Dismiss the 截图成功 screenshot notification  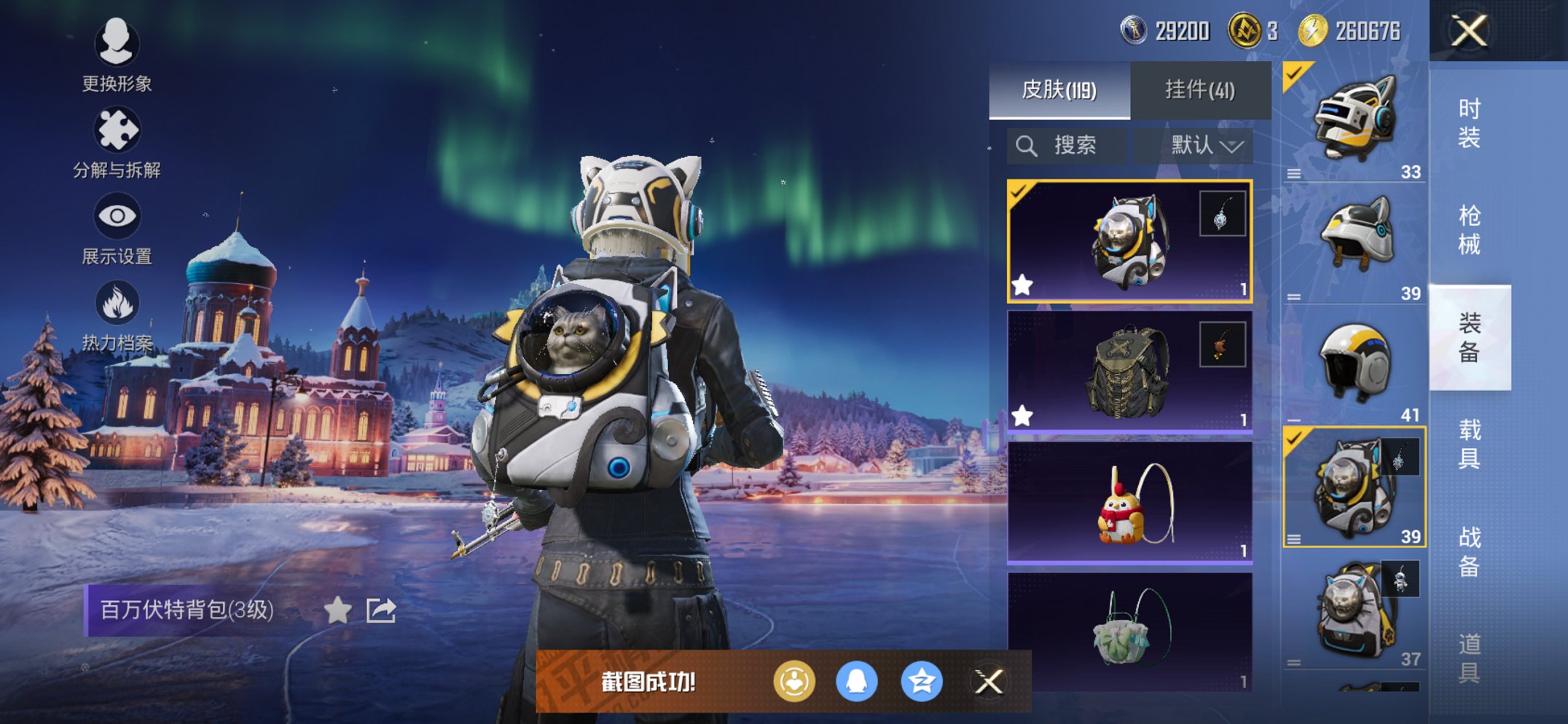pyautogui.click(x=989, y=682)
